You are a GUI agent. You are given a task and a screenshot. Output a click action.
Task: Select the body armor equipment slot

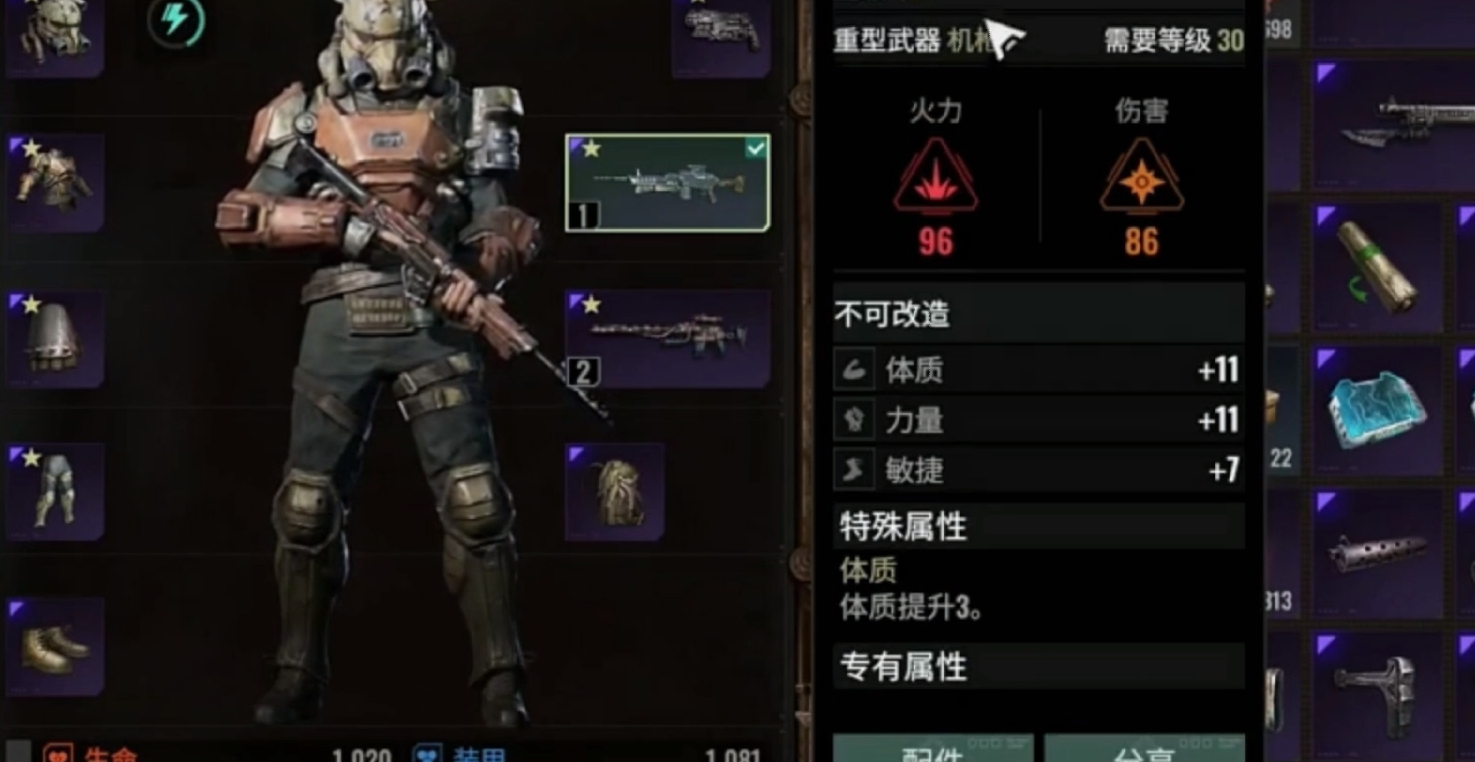click(x=55, y=183)
